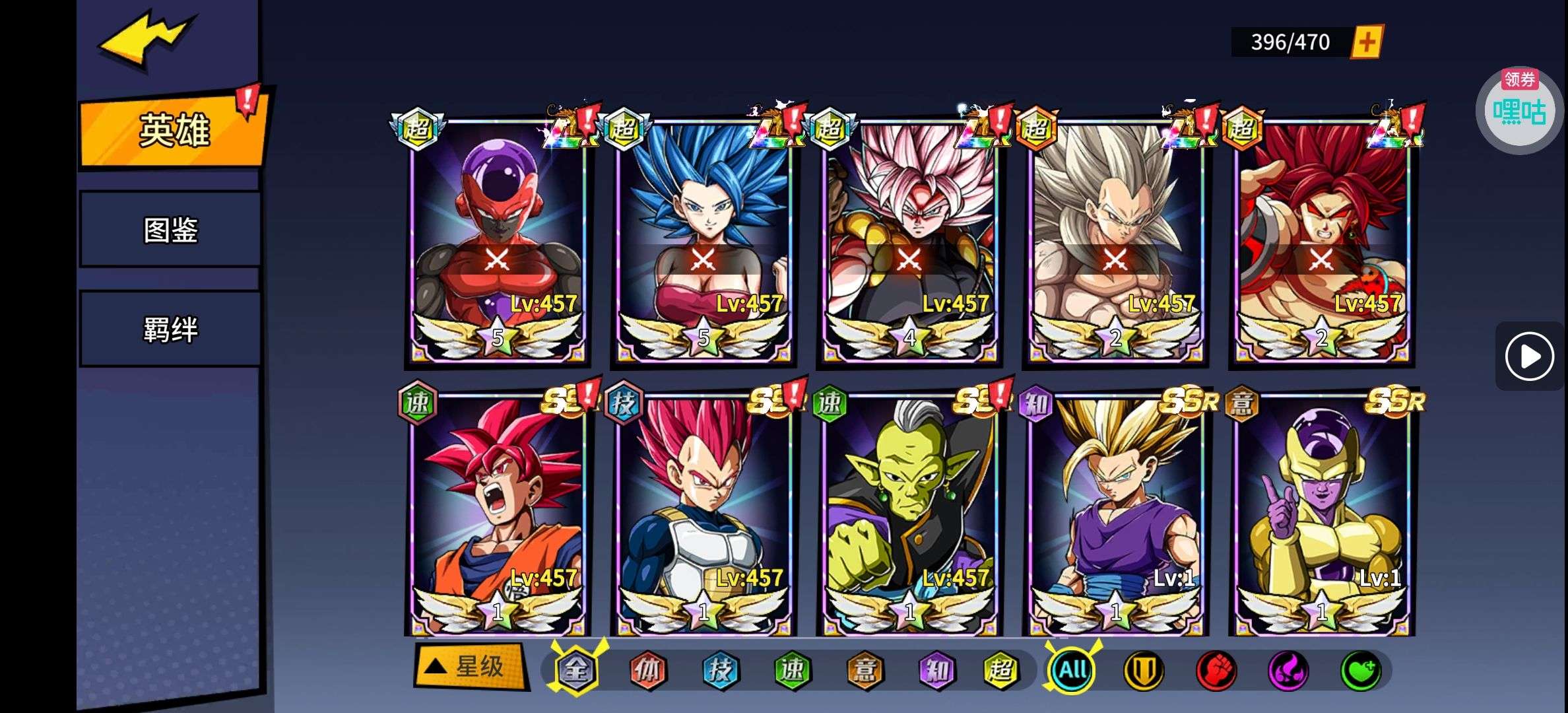Image resolution: width=1568 pixels, height=713 pixels.
Task: Select the five-star blue-haired Saiyan woman card
Action: (703, 241)
